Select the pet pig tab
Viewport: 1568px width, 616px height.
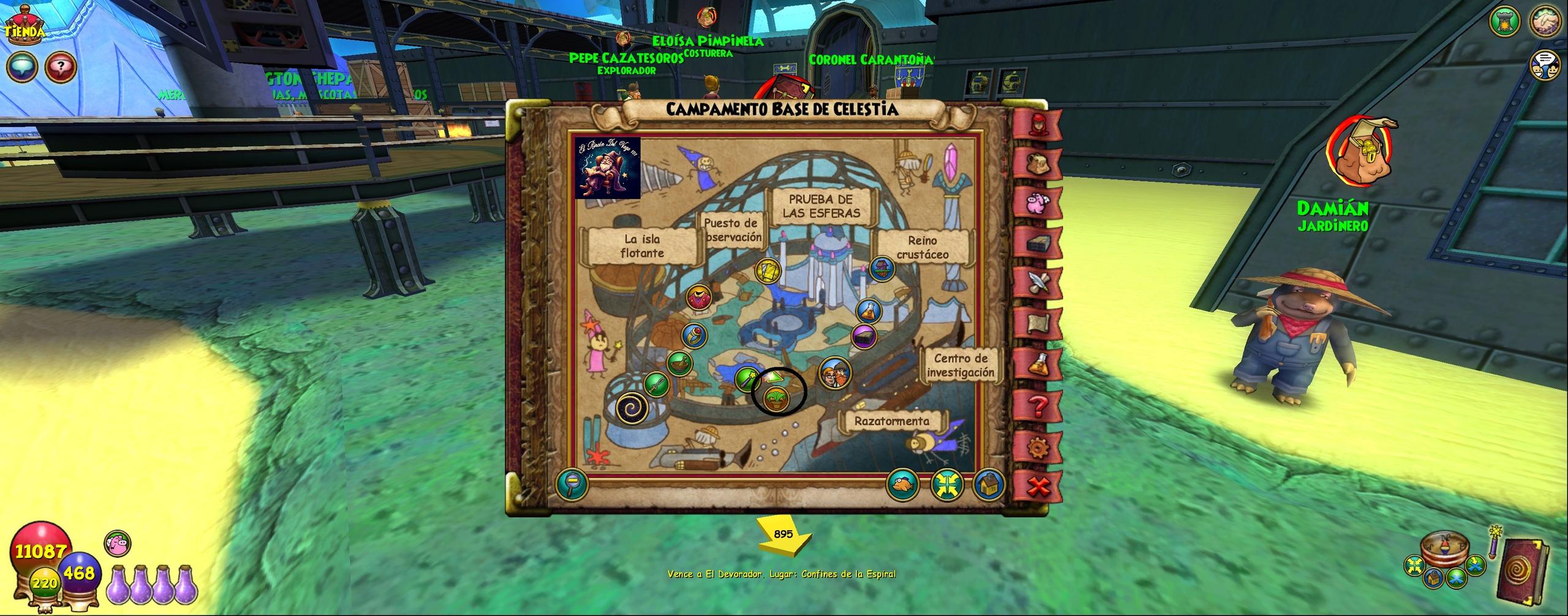pos(1038,203)
